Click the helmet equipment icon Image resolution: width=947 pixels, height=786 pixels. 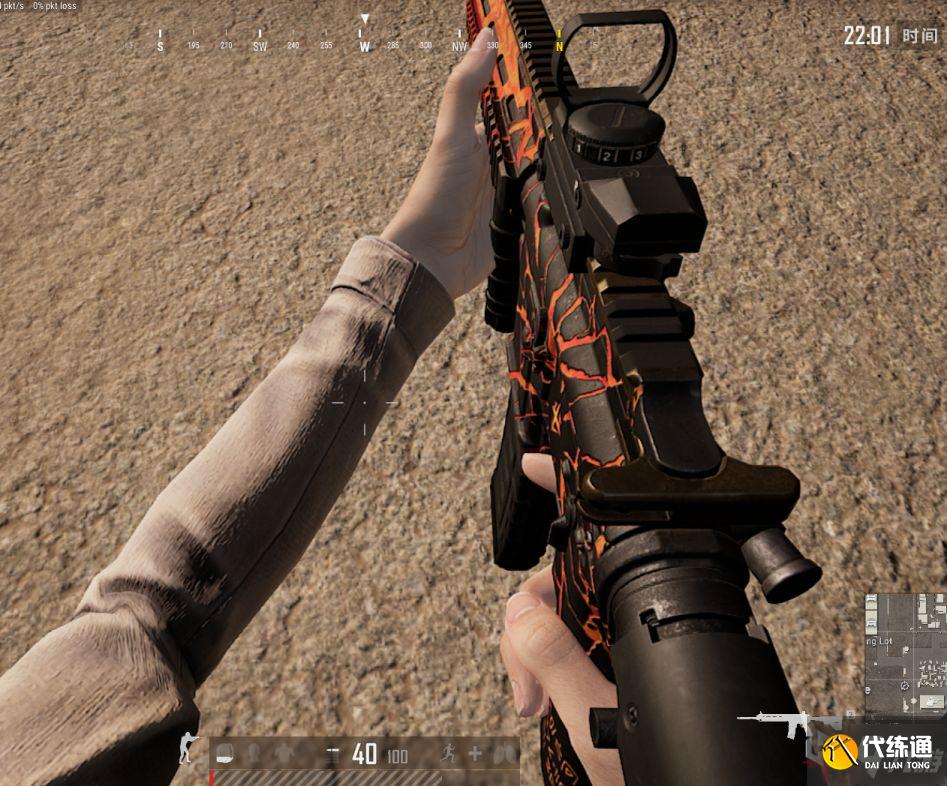click(227, 753)
